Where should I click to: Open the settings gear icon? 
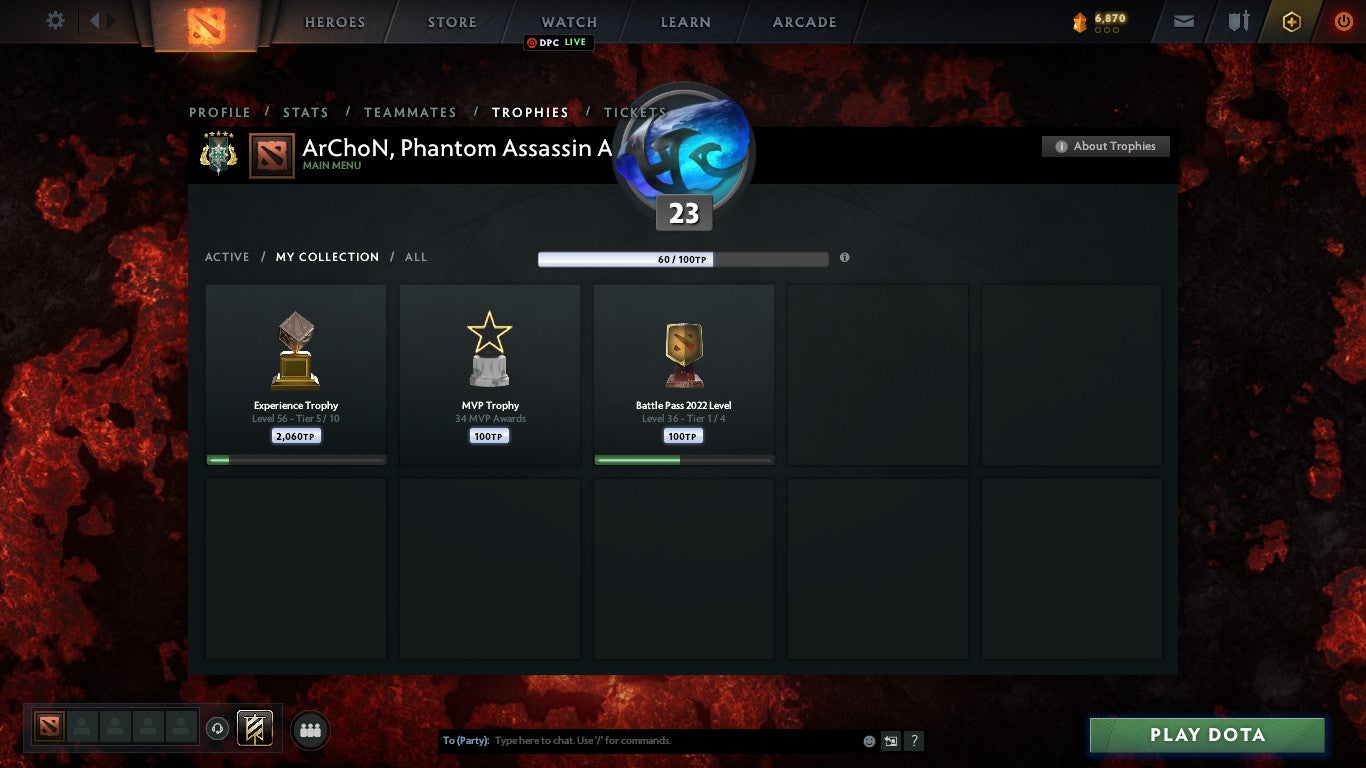[x=55, y=19]
